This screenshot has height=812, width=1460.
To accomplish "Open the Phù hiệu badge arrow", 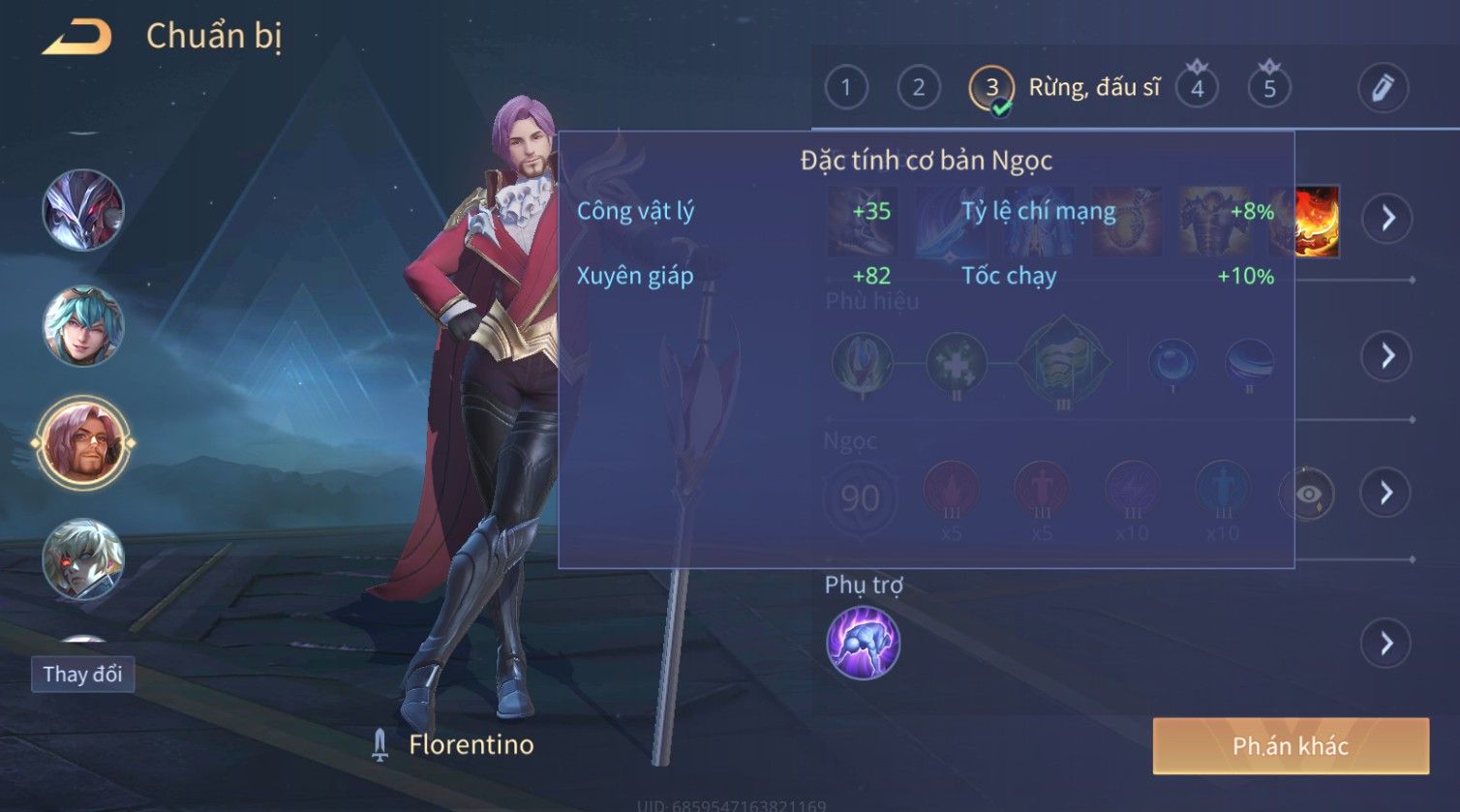I will (x=1387, y=356).
